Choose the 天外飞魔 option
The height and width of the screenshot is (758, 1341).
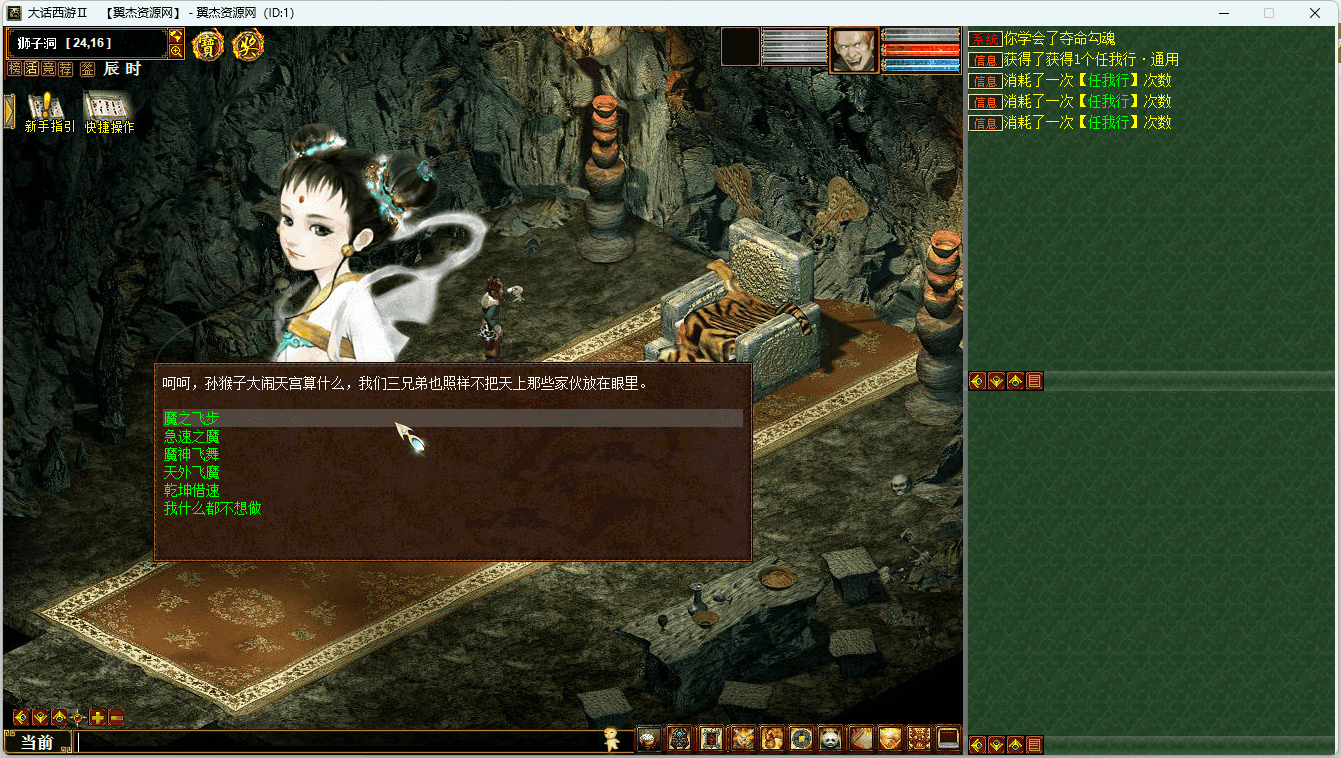pos(191,472)
